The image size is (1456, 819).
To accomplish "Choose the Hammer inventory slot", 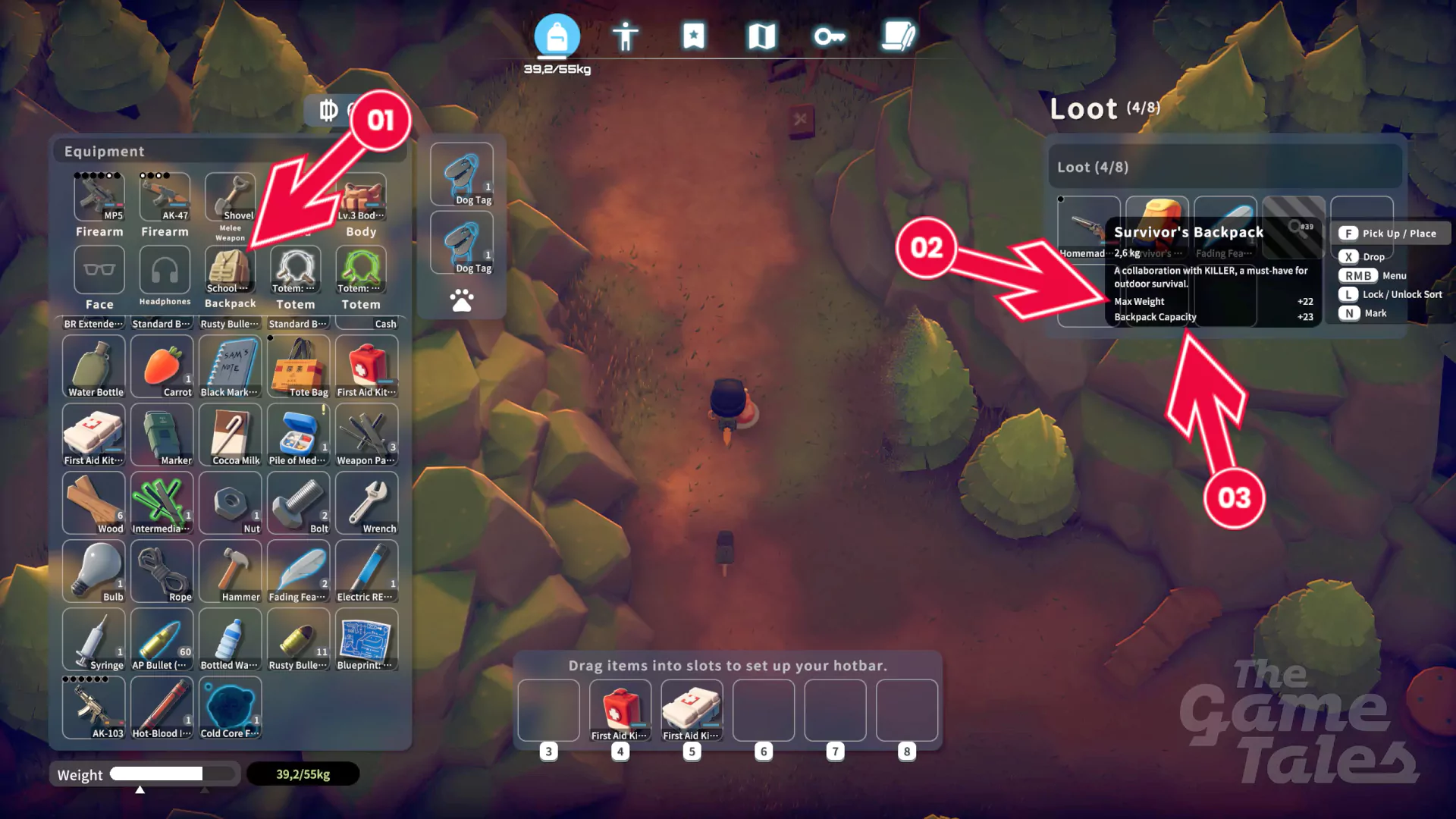I will (x=231, y=571).
